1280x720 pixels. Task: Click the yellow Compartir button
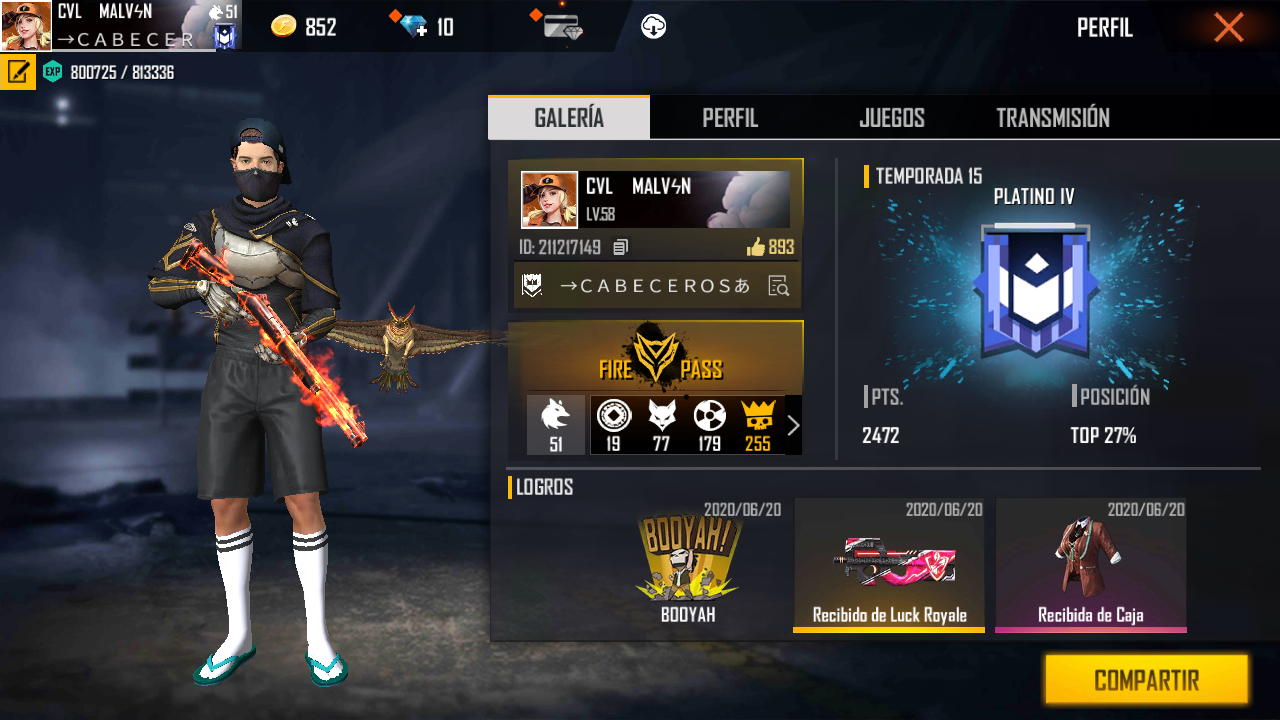pyautogui.click(x=1146, y=681)
